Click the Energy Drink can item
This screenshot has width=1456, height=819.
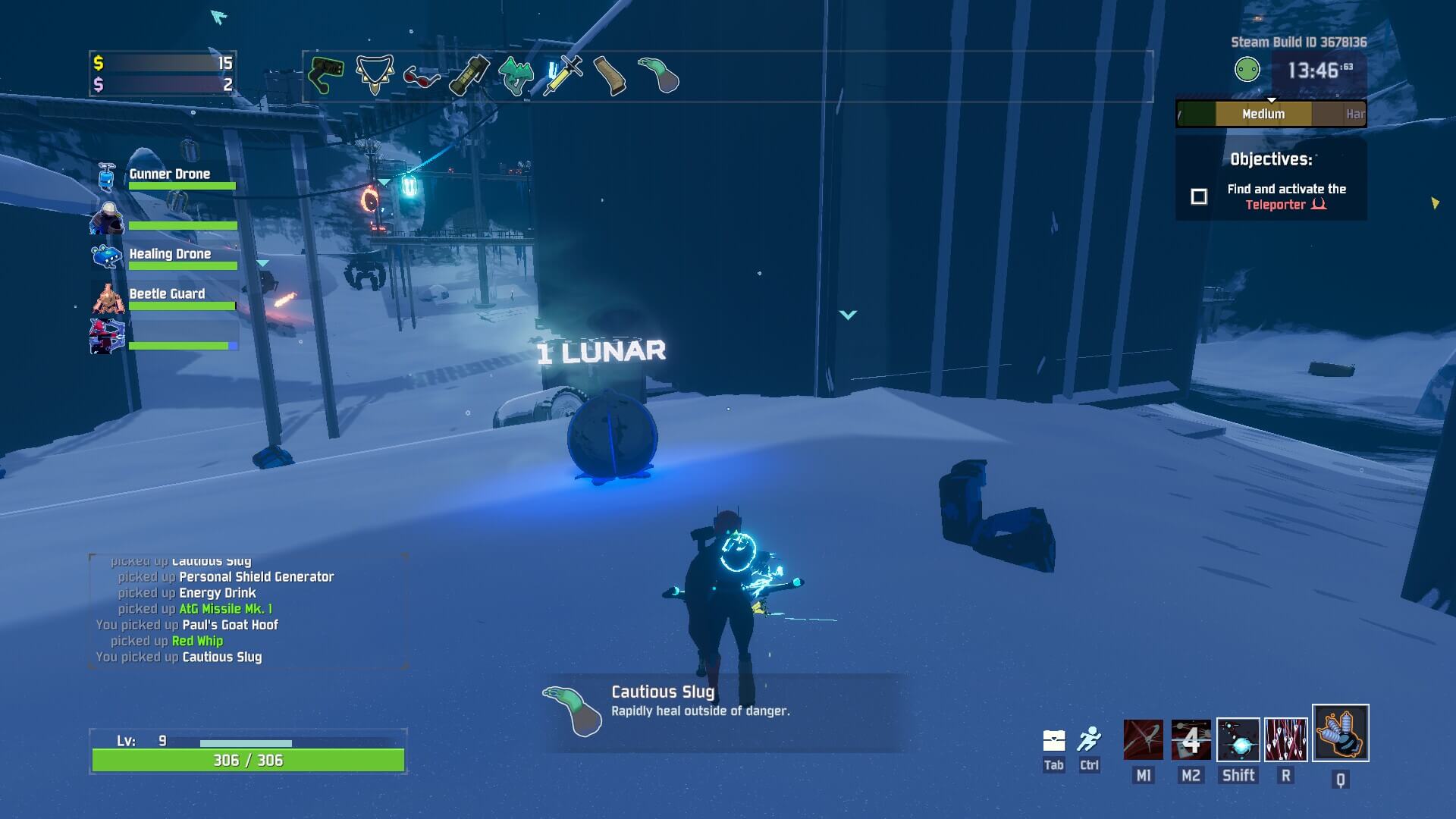(469, 75)
